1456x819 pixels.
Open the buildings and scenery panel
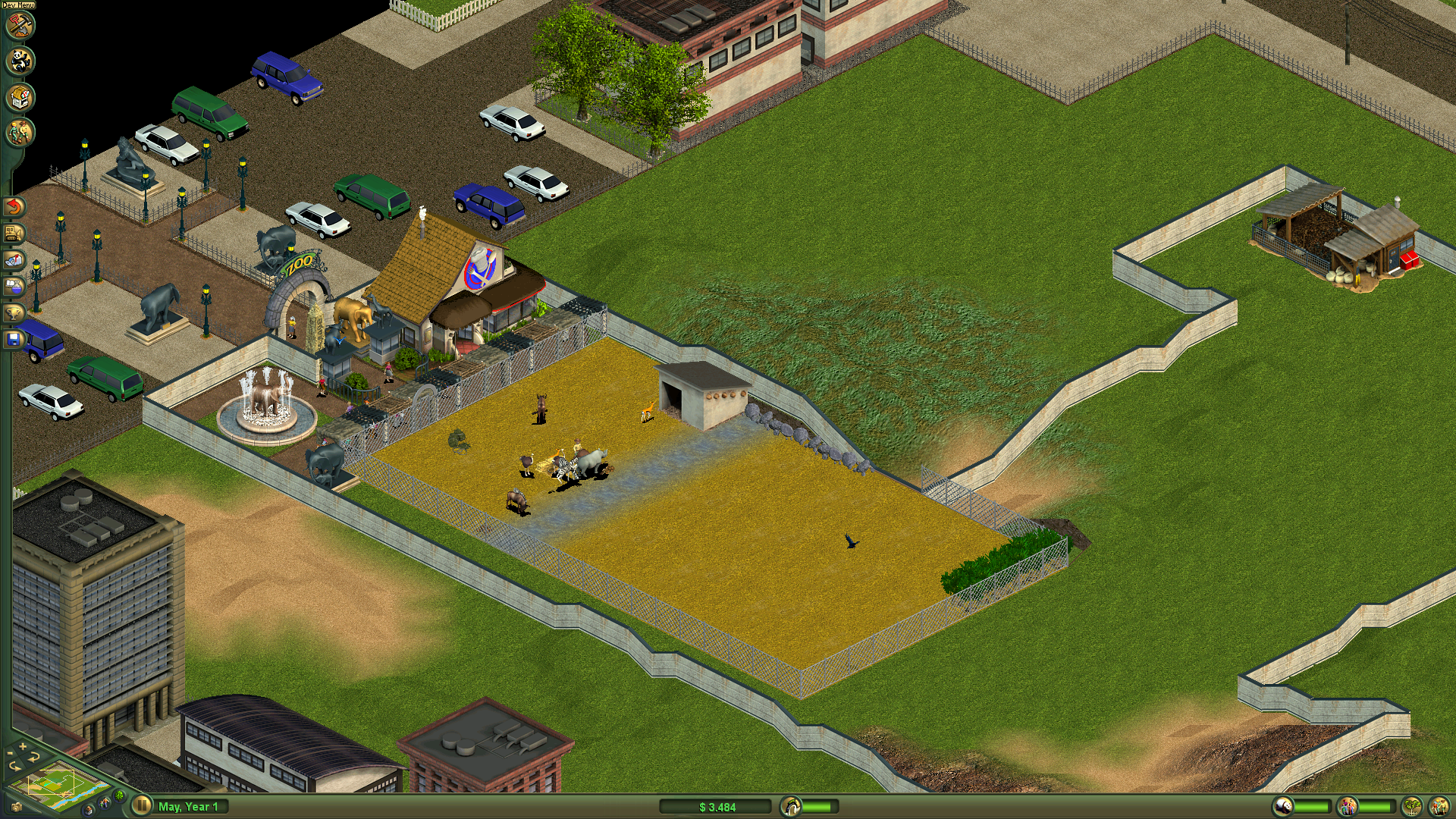click(x=20, y=96)
